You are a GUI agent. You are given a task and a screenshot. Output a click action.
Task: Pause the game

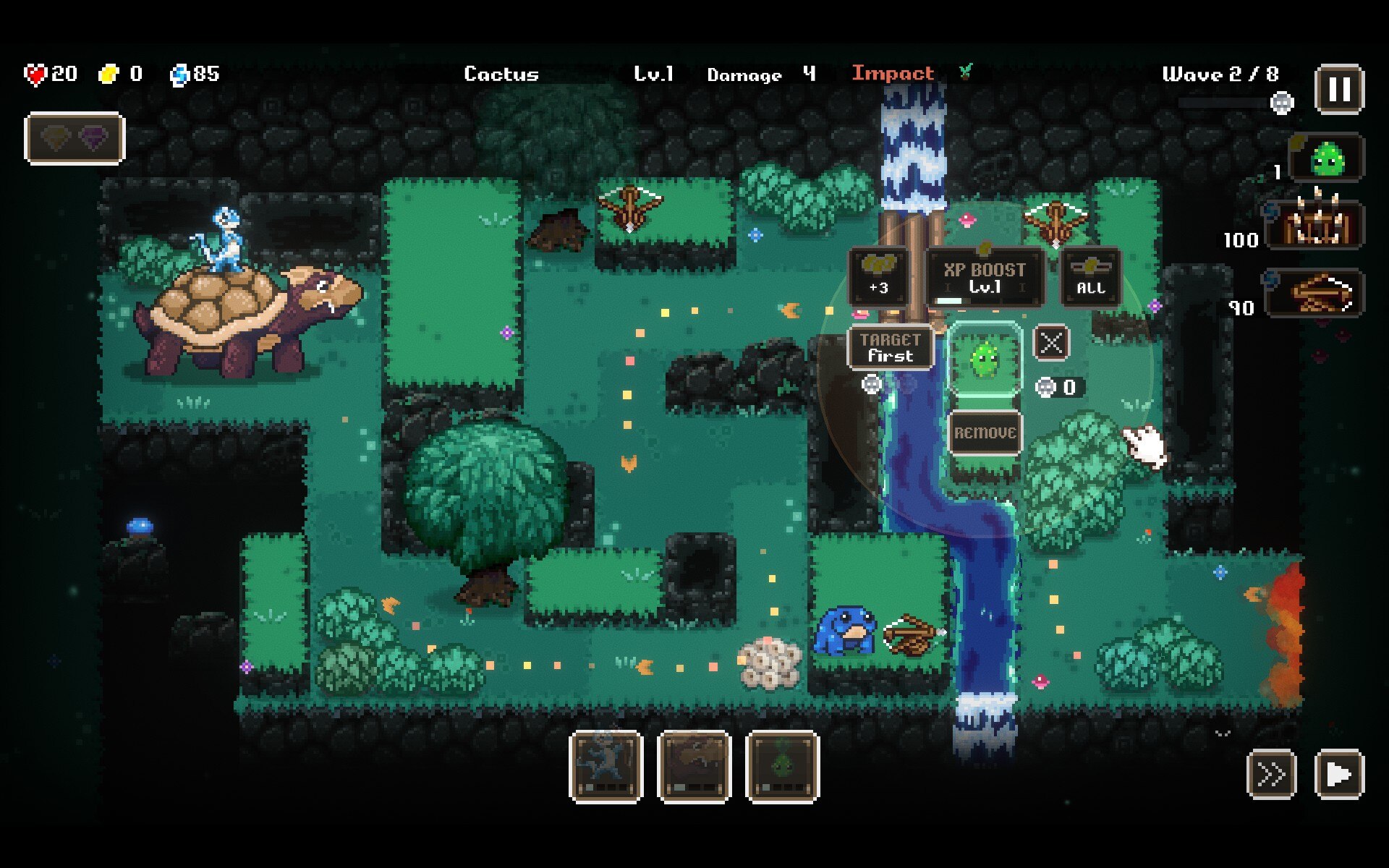tap(1339, 90)
